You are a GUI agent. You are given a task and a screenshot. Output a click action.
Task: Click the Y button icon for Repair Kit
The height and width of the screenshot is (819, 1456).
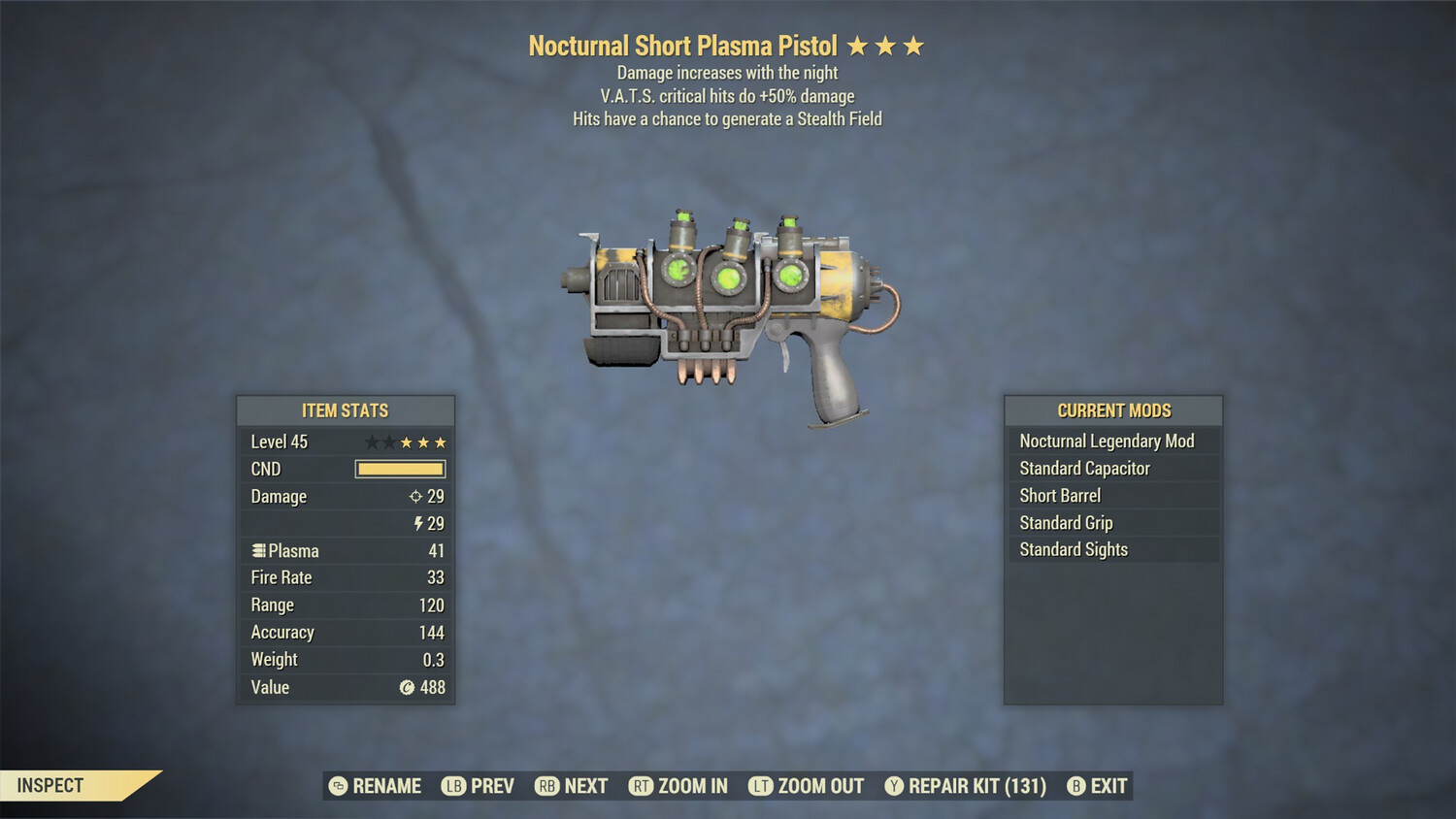[894, 786]
